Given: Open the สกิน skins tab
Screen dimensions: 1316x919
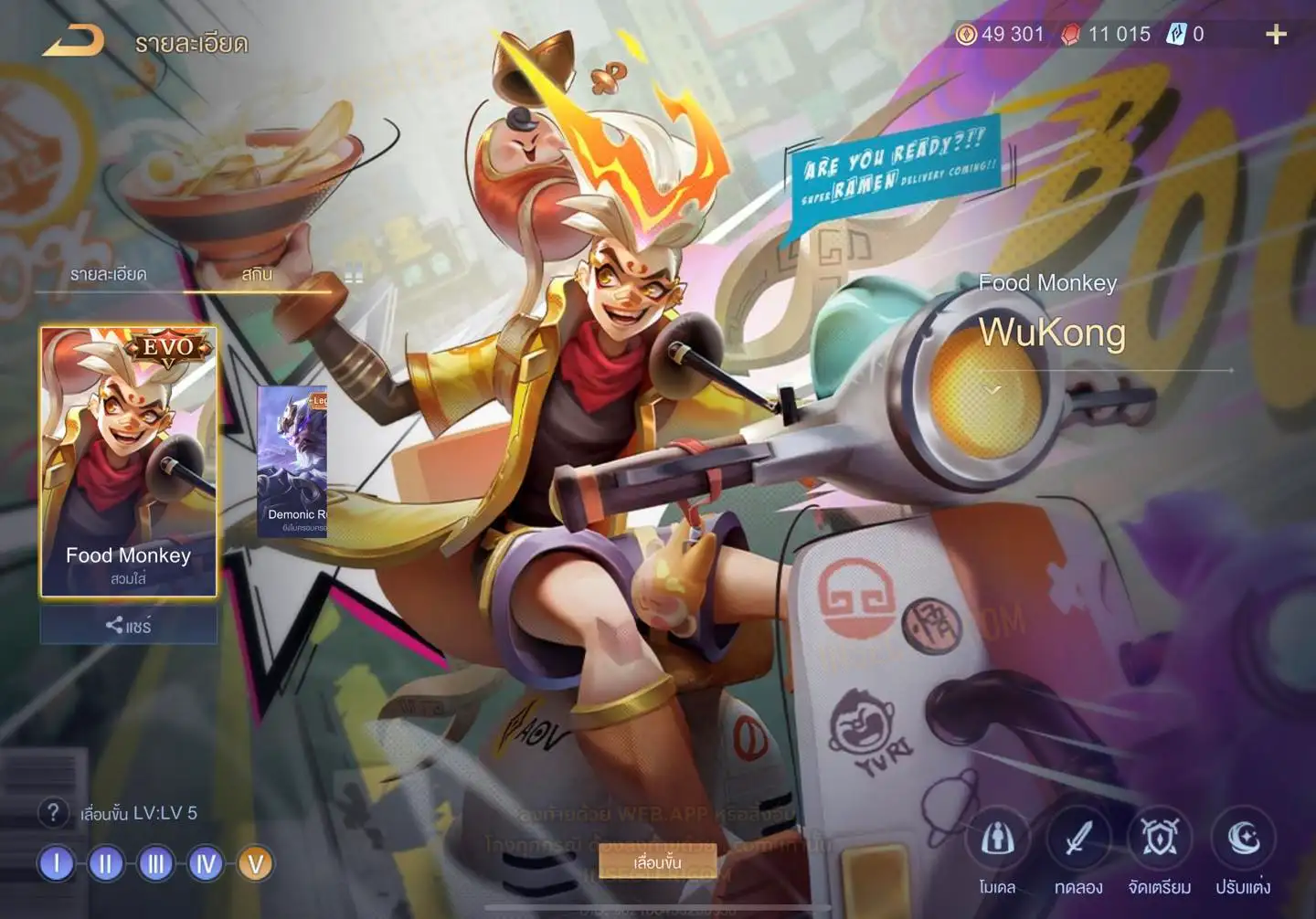Looking at the screenshot, I should click(257, 274).
